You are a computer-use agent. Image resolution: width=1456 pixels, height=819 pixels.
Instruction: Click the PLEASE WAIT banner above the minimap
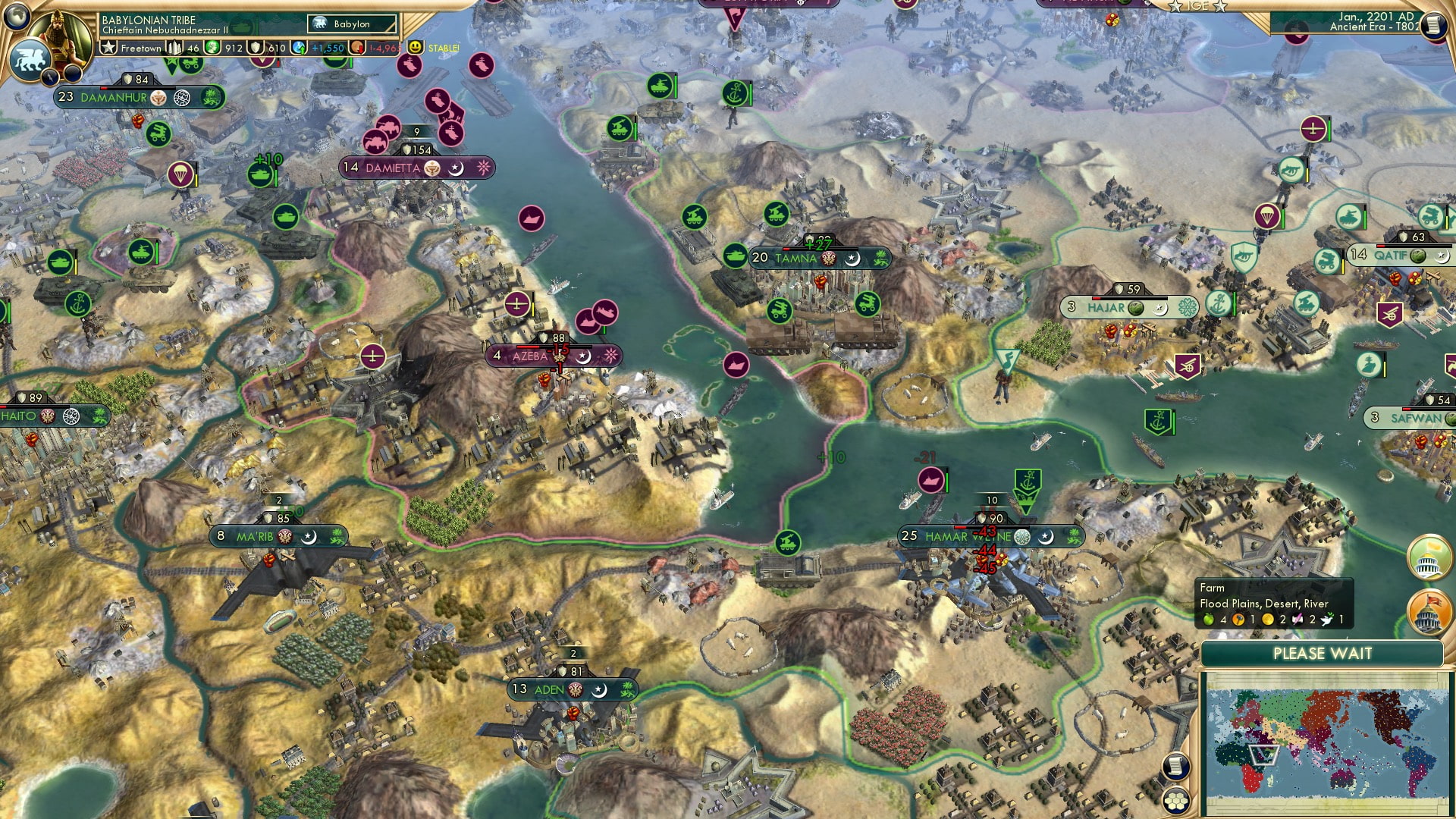pyautogui.click(x=1323, y=653)
